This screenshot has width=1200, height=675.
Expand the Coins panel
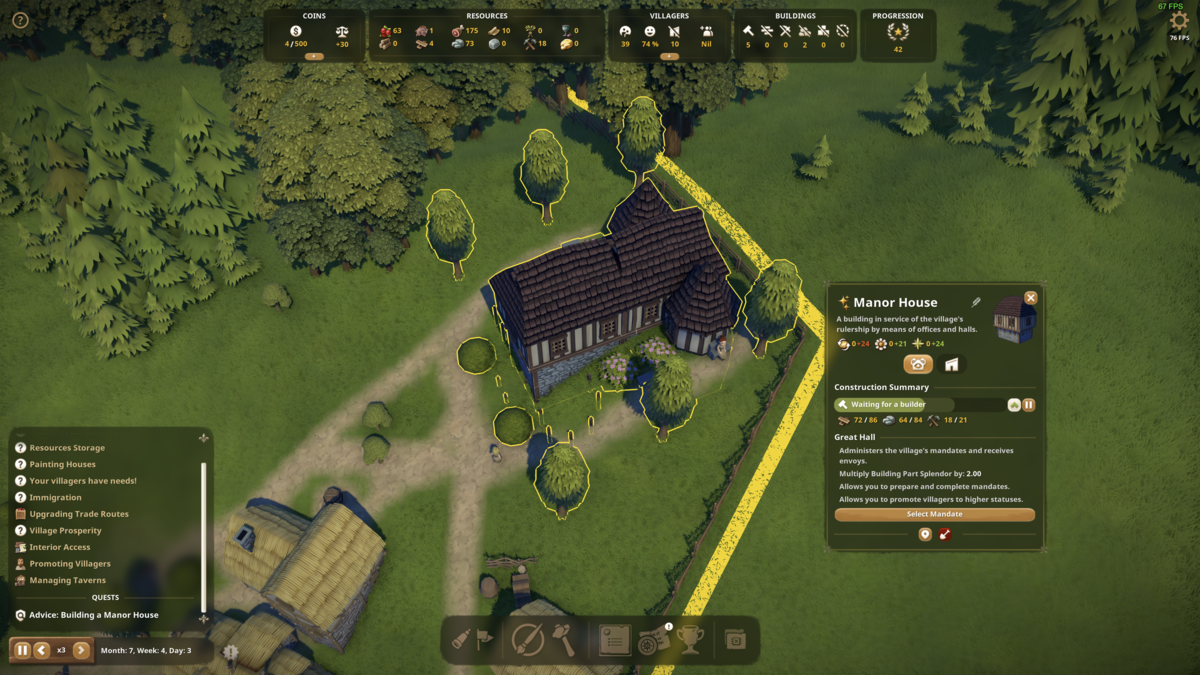click(x=314, y=57)
